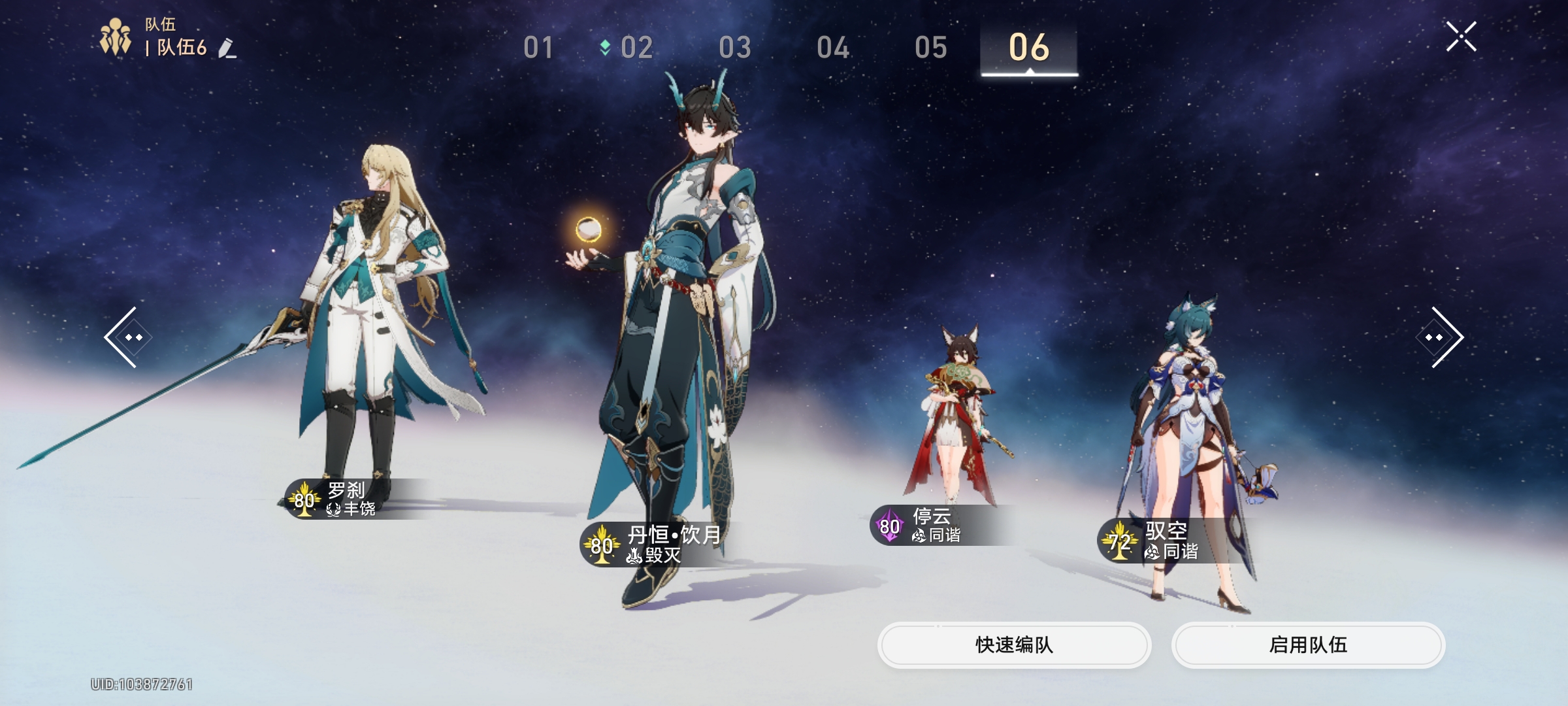Rename team via pencil edit icon
This screenshot has width=1568, height=706.
(x=227, y=48)
